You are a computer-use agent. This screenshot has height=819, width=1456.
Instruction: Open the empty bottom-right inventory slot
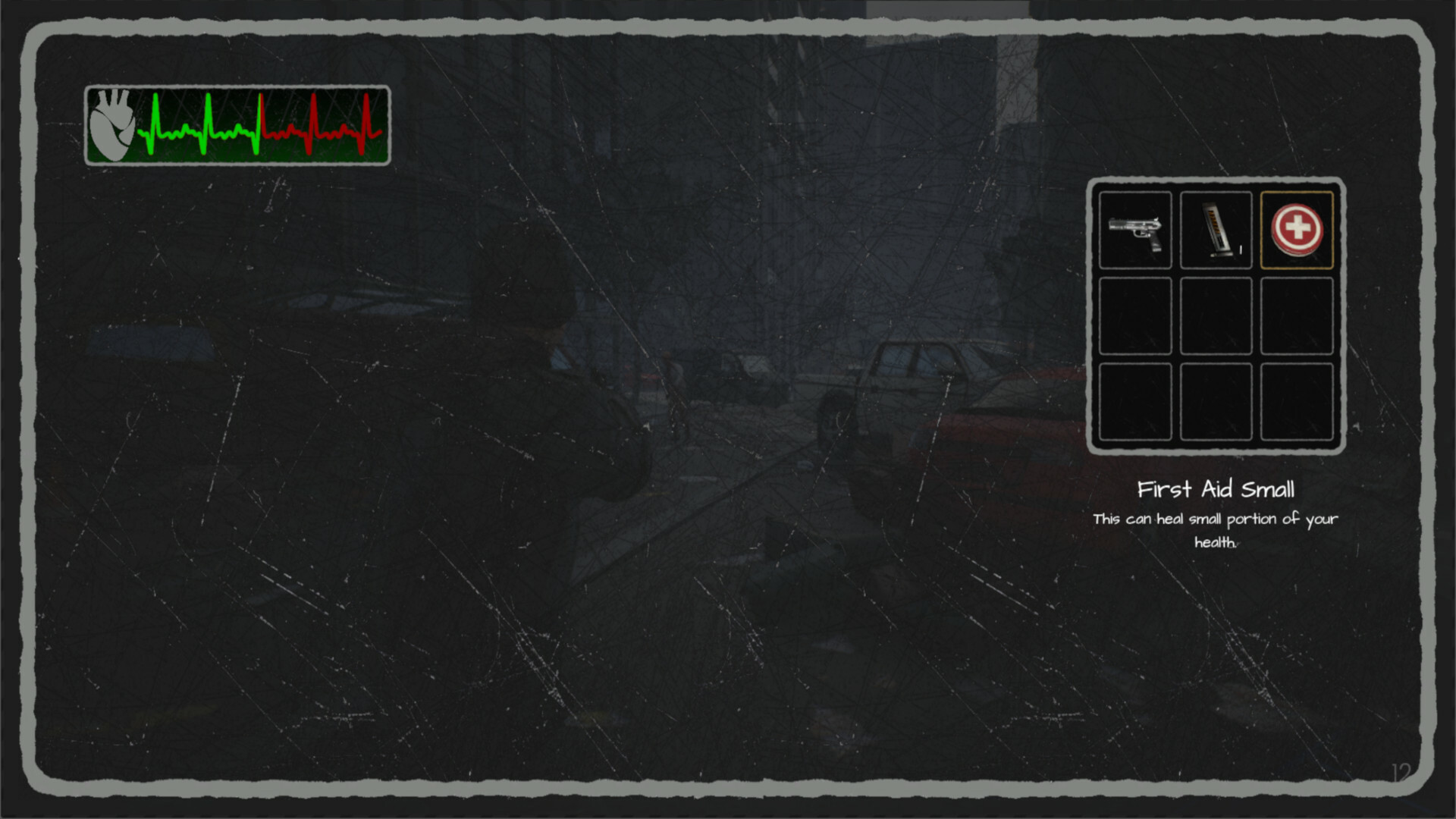pyautogui.click(x=1297, y=400)
